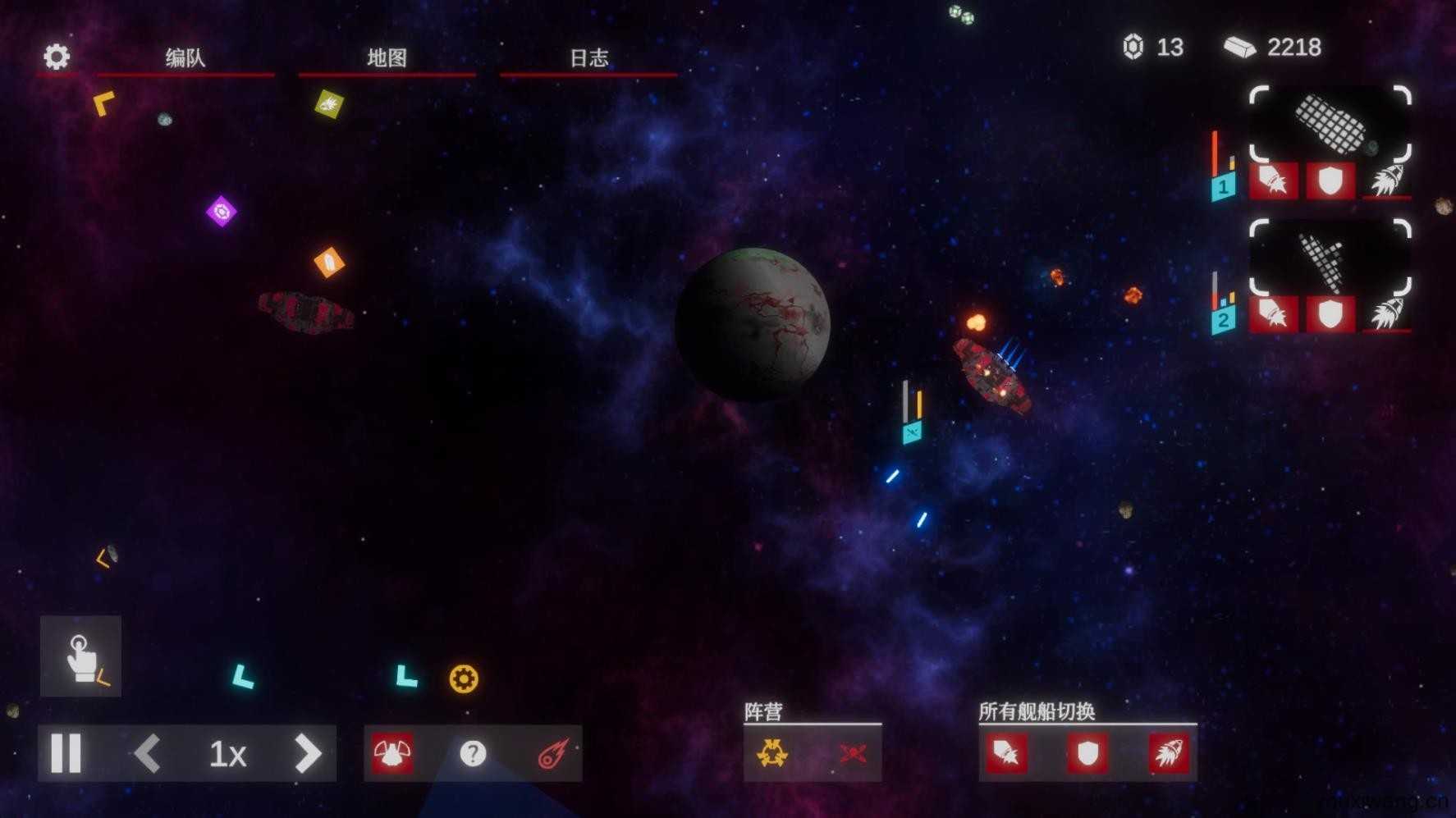Image resolution: width=1456 pixels, height=818 pixels.
Task: Select ship 2's portrait thumbnail
Action: coord(1330,258)
